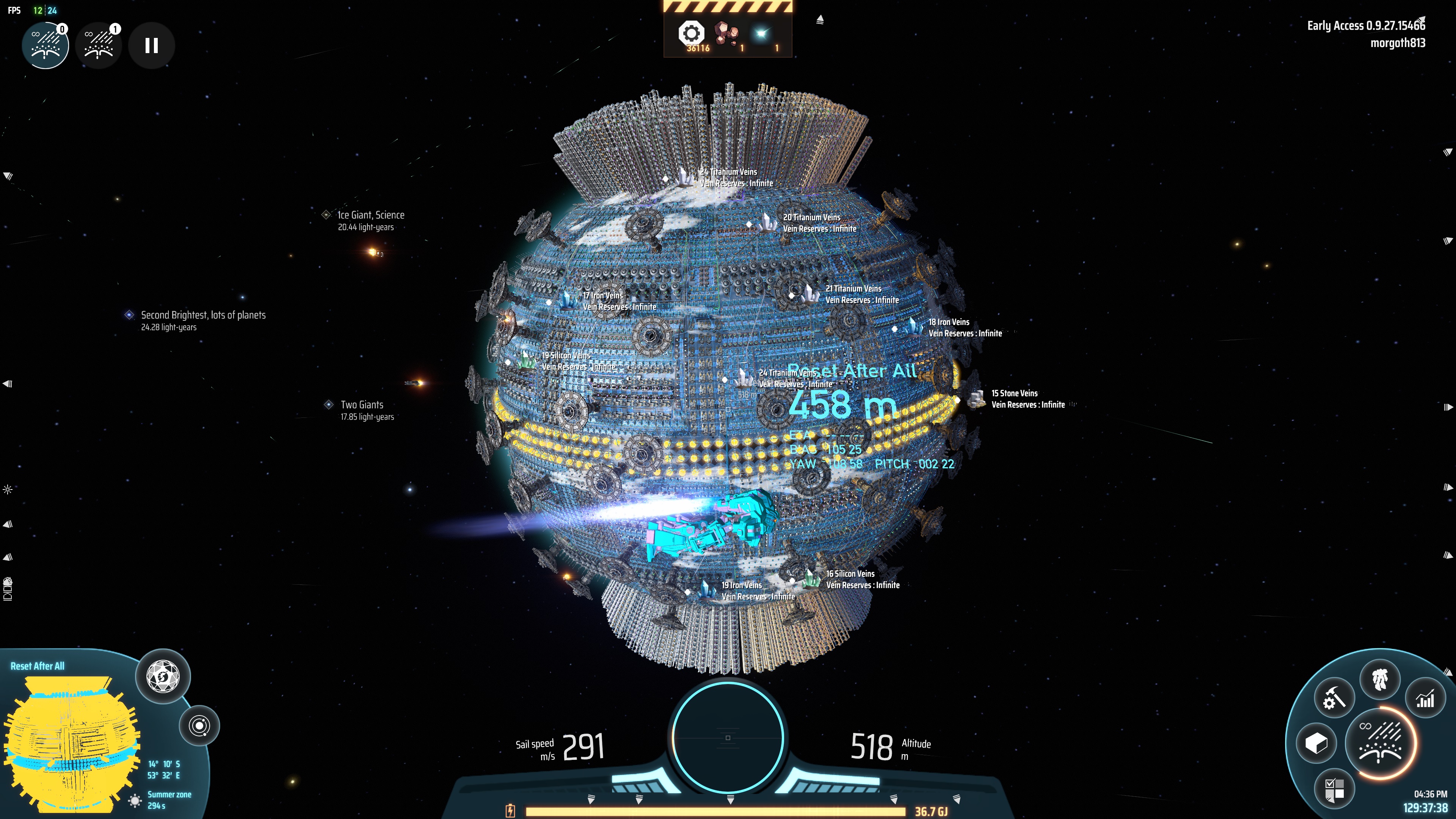Open the starmap orbit button
The width and height of the screenshot is (1456, 819).
(x=199, y=726)
